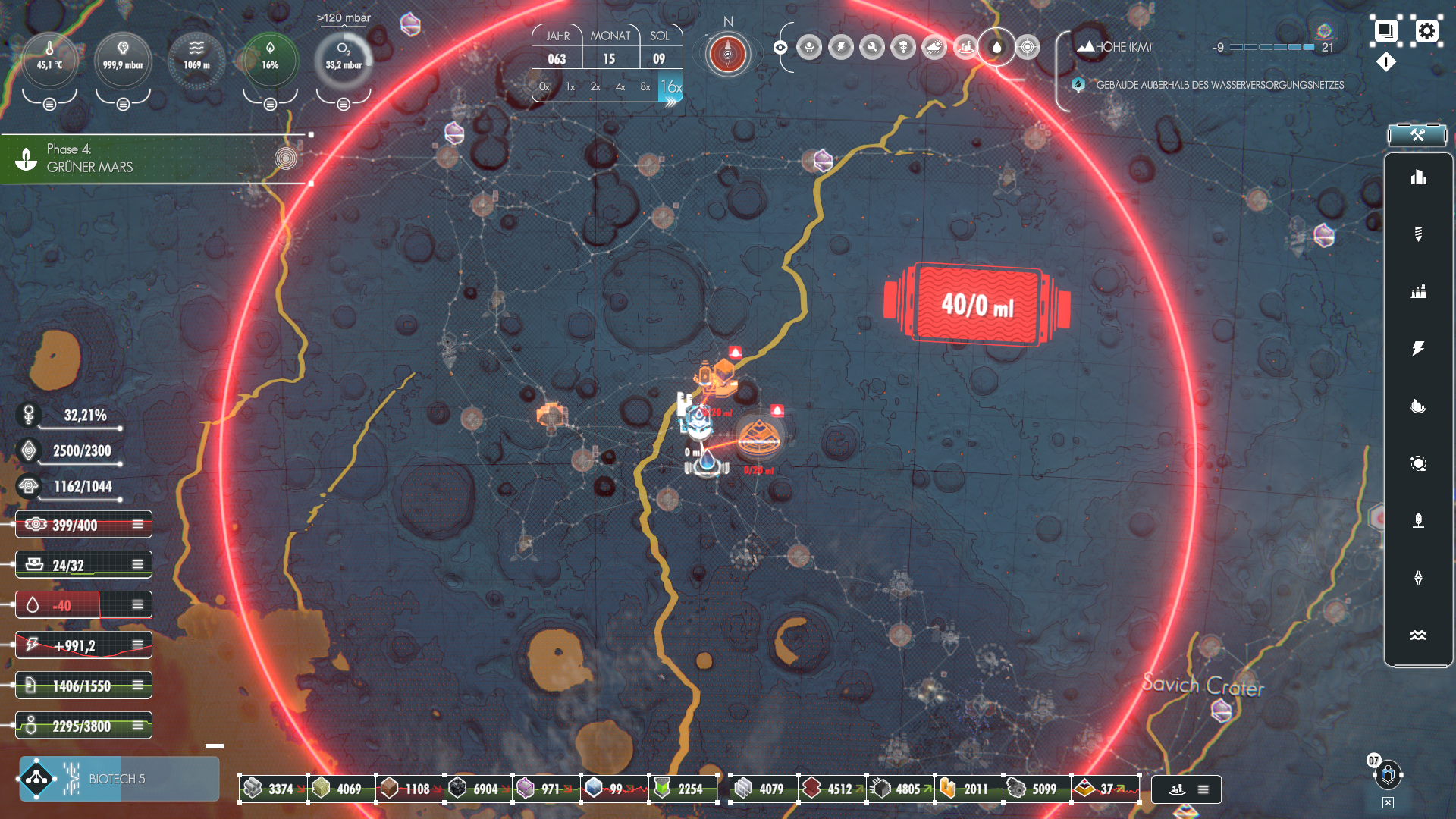The image size is (1456, 819).
Task: Activate the water droplet map overlay
Action: point(996,48)
